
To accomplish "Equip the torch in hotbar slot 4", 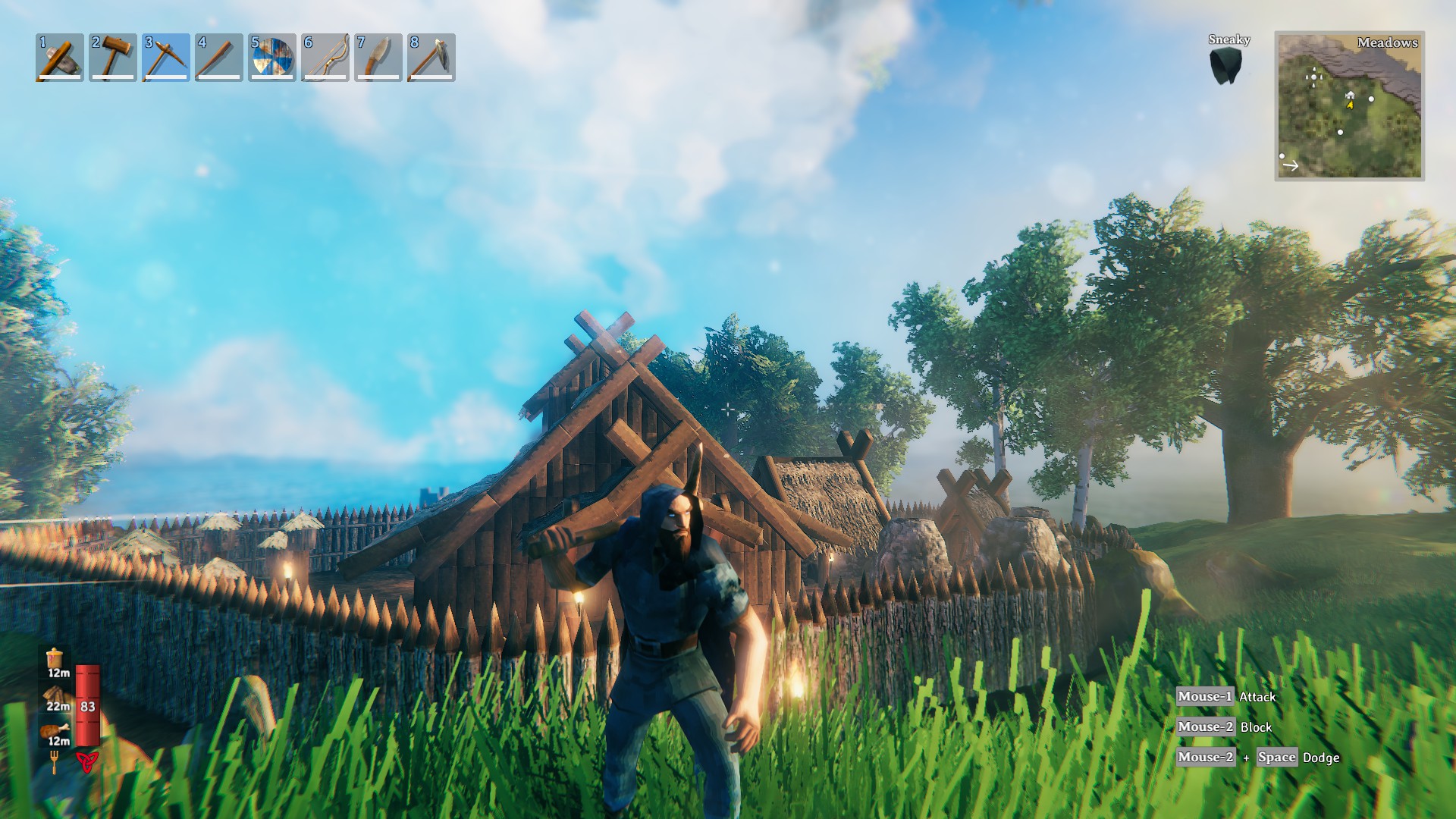I will [218, 58].
